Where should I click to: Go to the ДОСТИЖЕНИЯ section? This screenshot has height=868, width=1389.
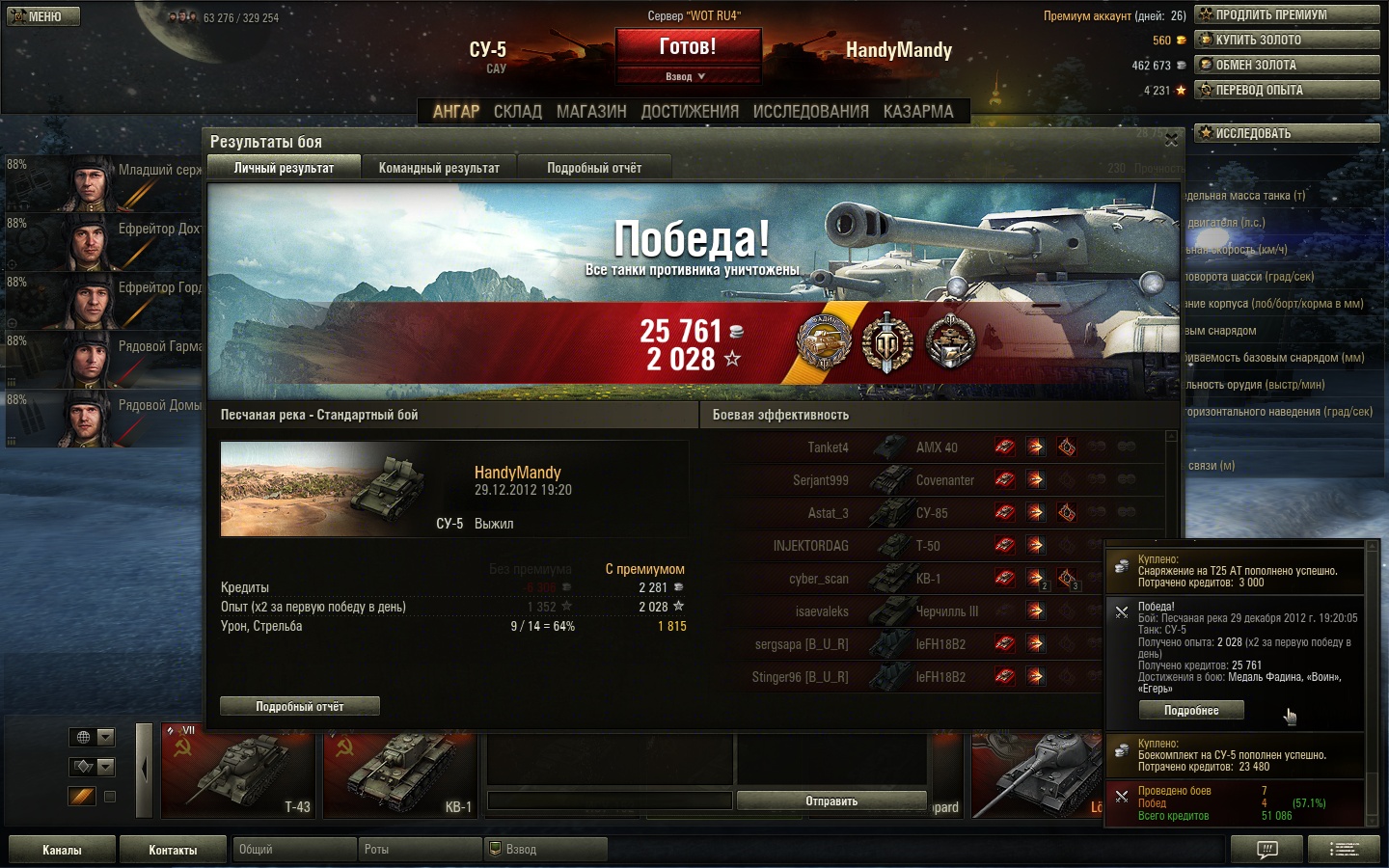[690, 112]
